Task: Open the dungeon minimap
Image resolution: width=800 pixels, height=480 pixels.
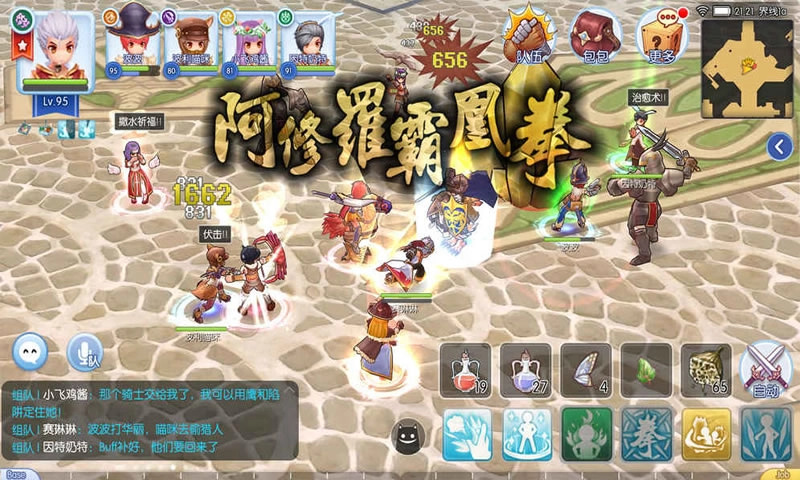Action: pos(746,68)
